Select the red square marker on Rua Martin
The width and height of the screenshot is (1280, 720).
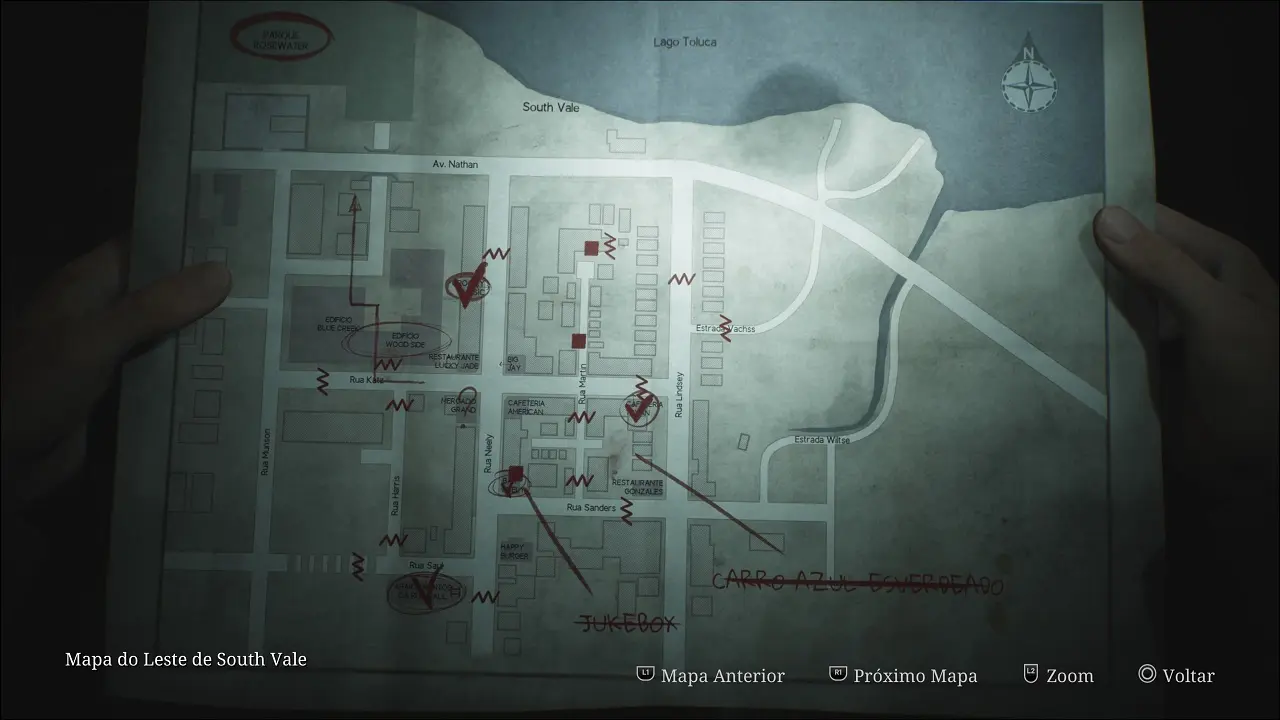[578, 341]
